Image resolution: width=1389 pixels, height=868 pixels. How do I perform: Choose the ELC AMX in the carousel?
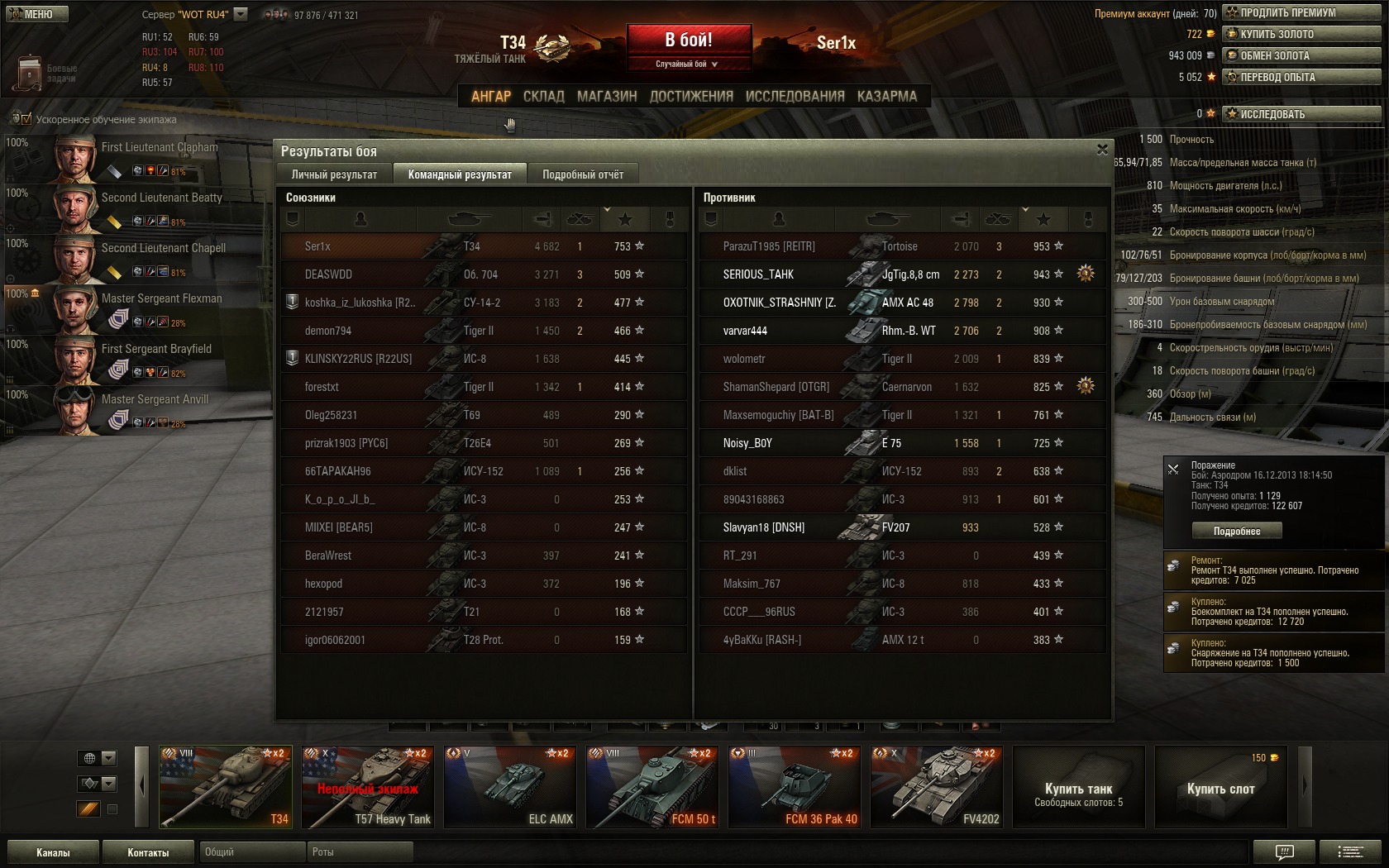pyautogui.click(x=509, y=787)
